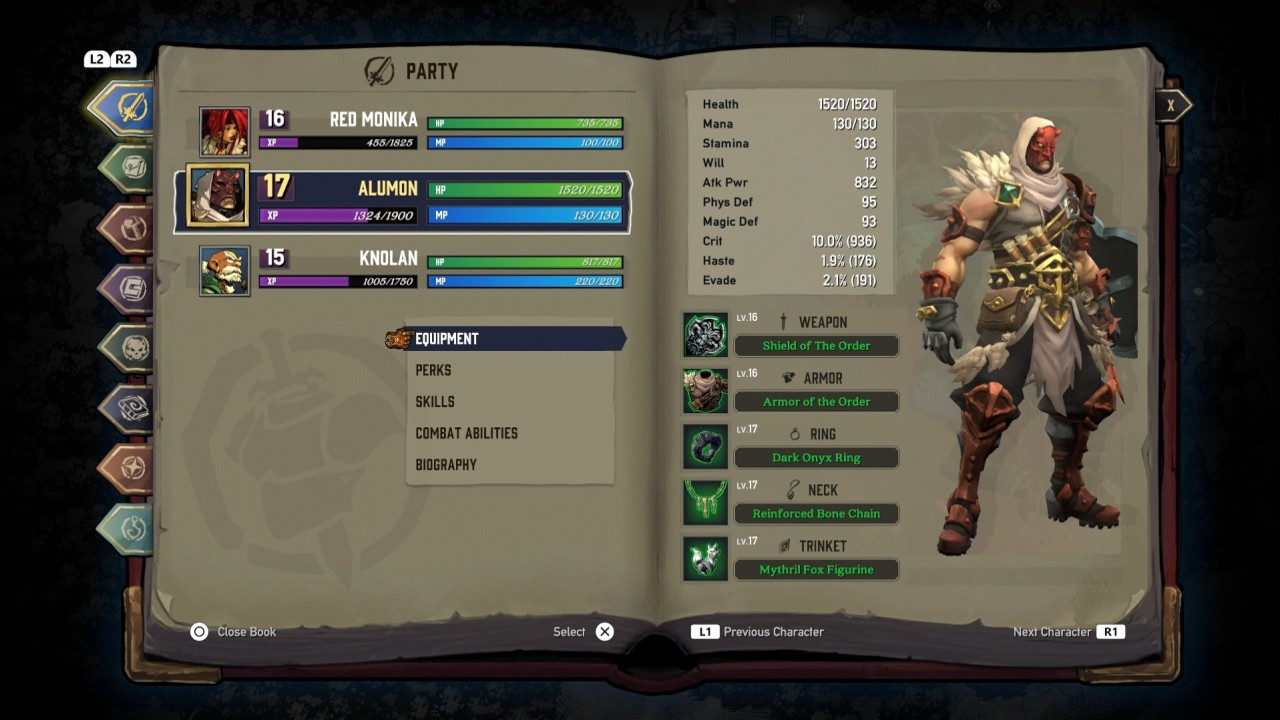Open the Equipment menu entry
Image resolution: width=1280 pixels, height=720 pixels.
pyautogui.click(x=447, y=339)
